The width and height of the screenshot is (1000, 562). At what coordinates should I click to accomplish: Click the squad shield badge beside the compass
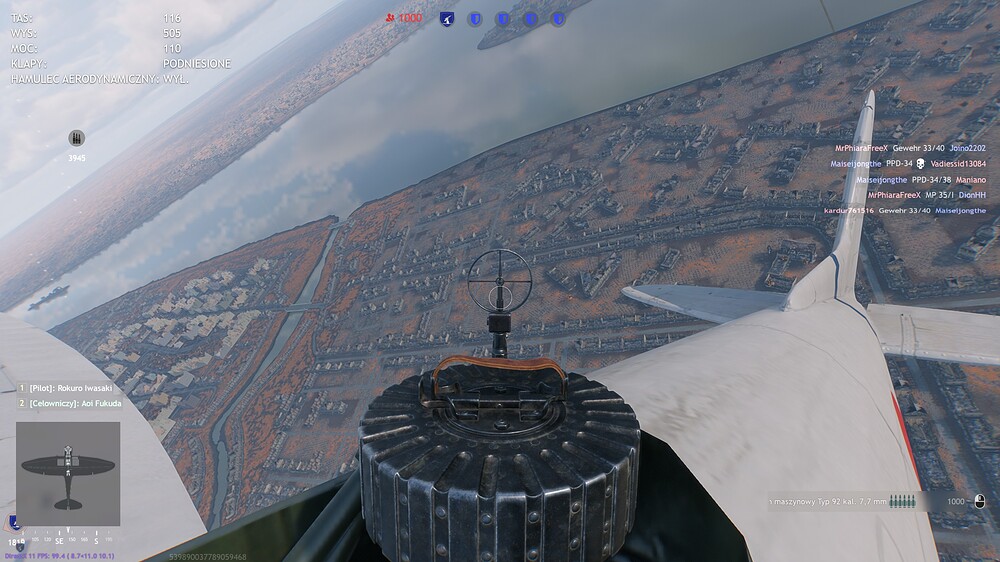tap(13, 521)
